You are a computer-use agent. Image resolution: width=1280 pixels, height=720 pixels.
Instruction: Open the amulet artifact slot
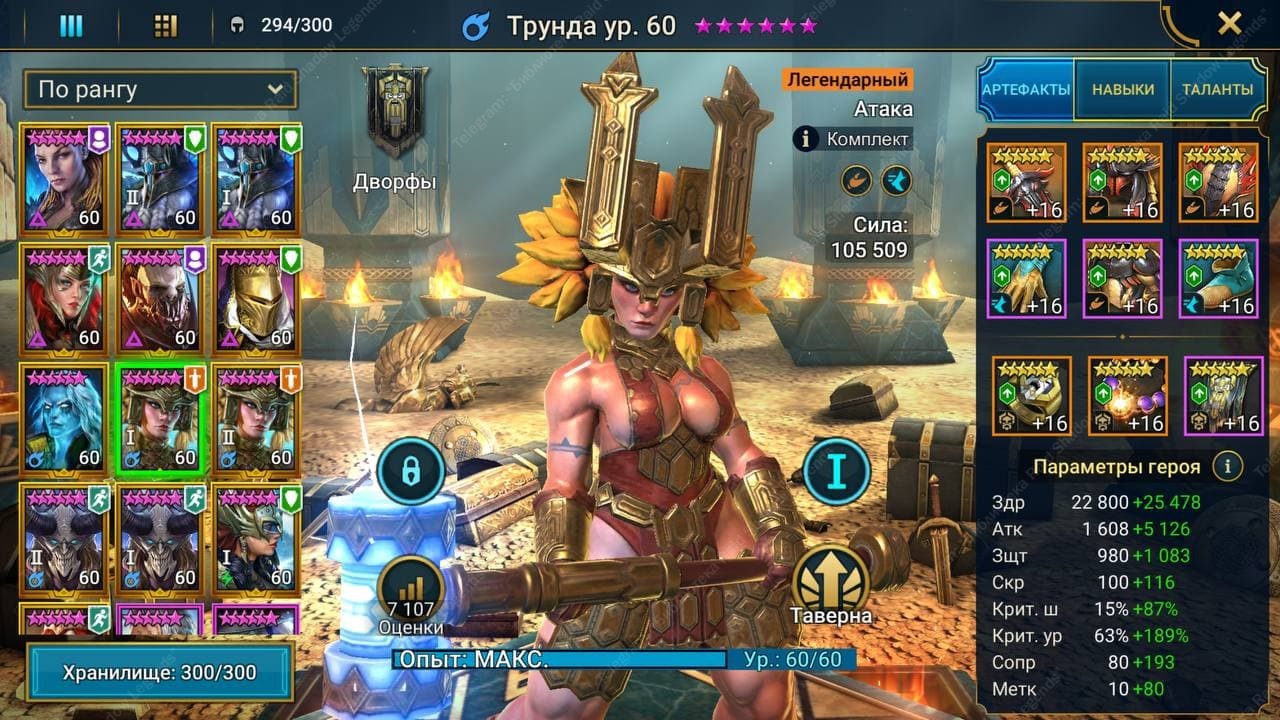coord(1127,396)
